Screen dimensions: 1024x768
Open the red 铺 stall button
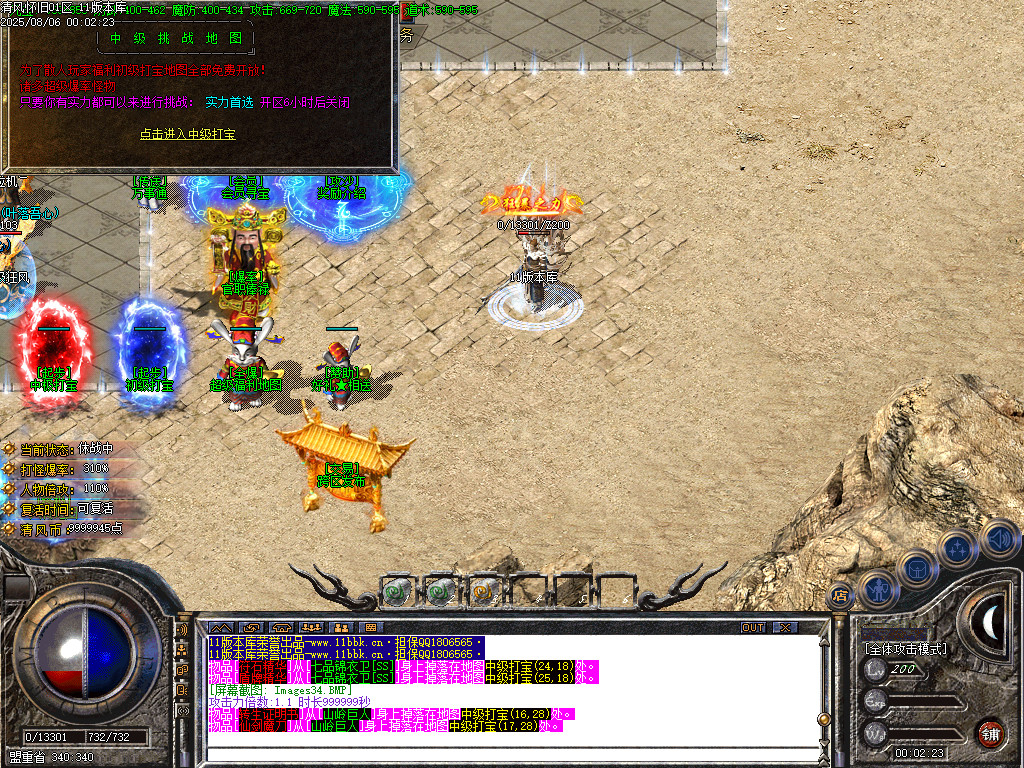(990, 732)
